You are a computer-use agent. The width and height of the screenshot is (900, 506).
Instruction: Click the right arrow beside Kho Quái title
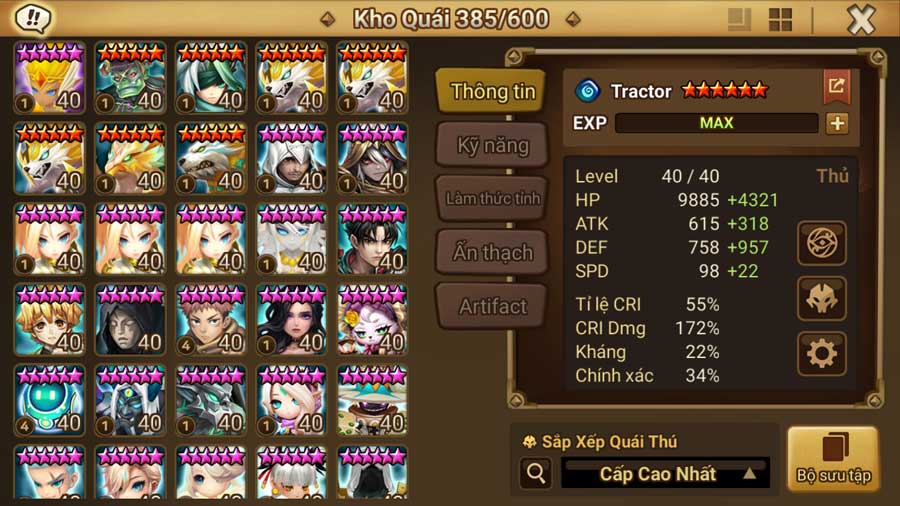(x=572, y=19)
